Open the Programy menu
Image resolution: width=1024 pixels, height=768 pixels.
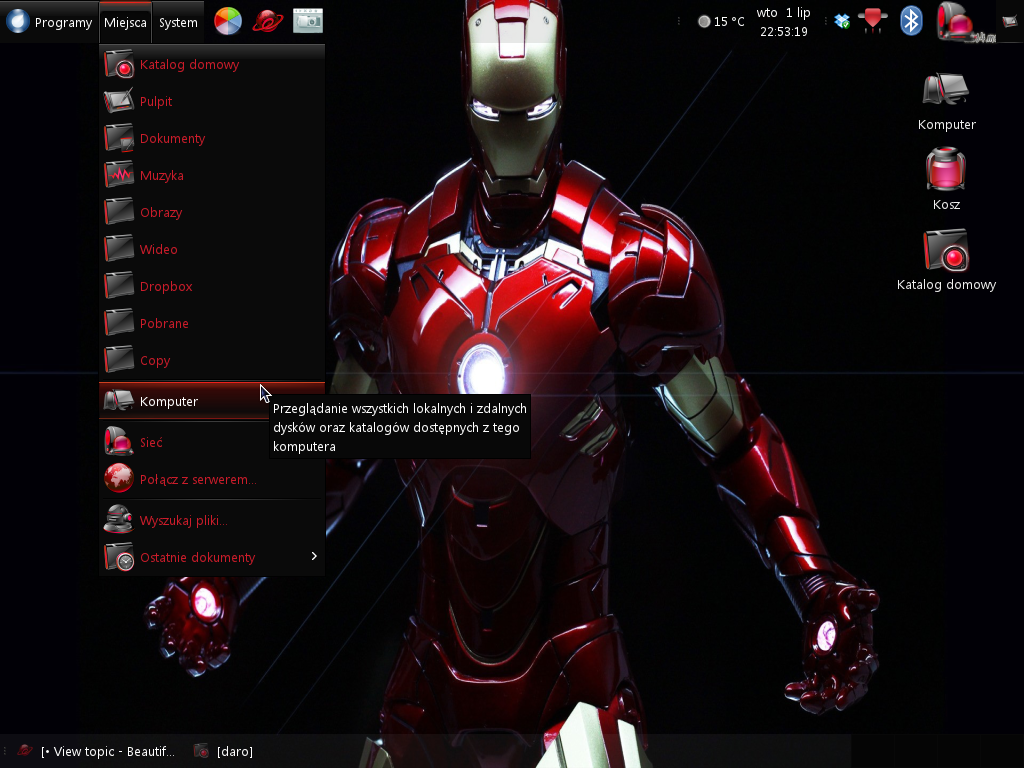[50, 22]
